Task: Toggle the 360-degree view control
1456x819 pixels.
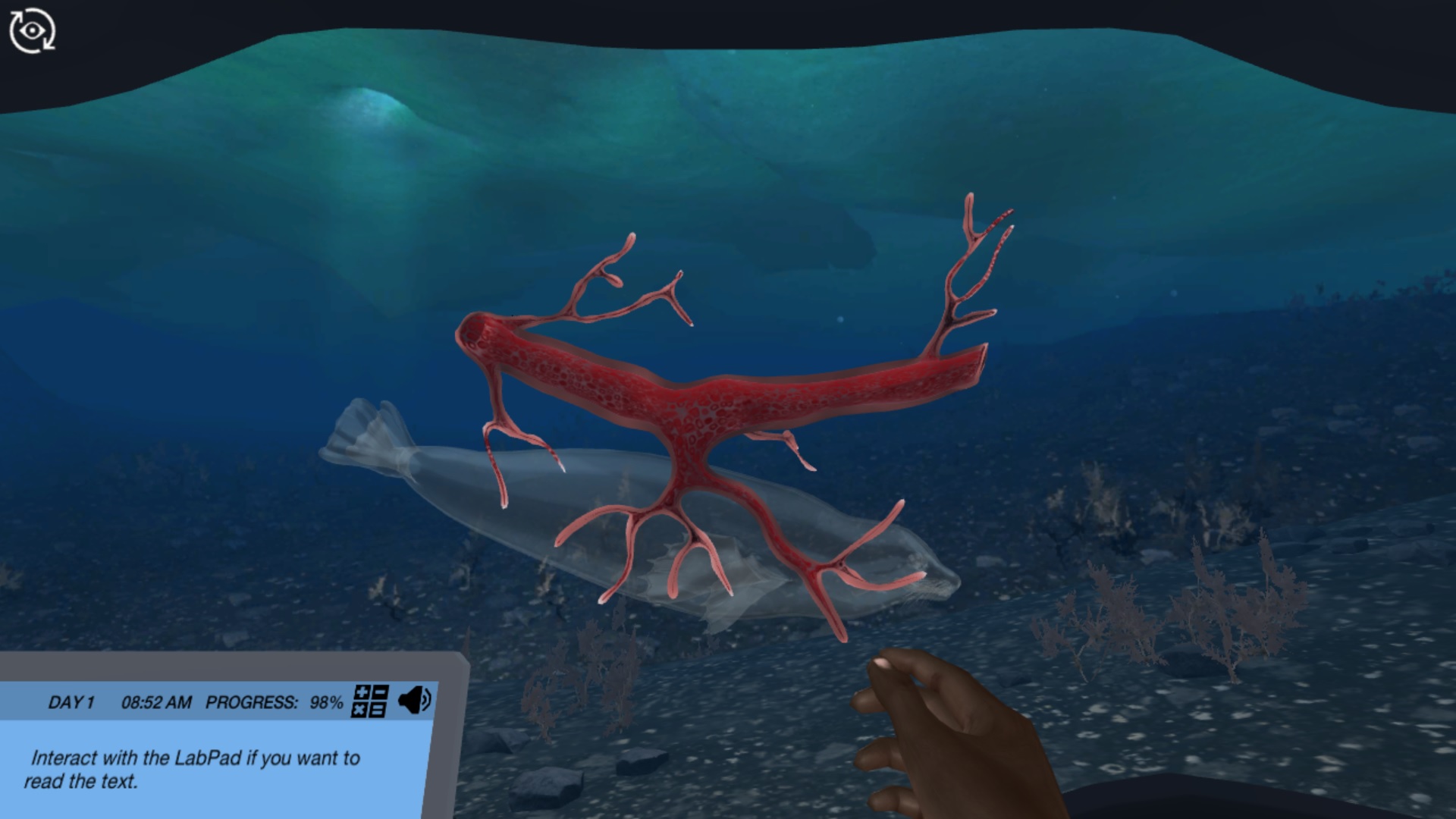Action: tap(33, 30)
